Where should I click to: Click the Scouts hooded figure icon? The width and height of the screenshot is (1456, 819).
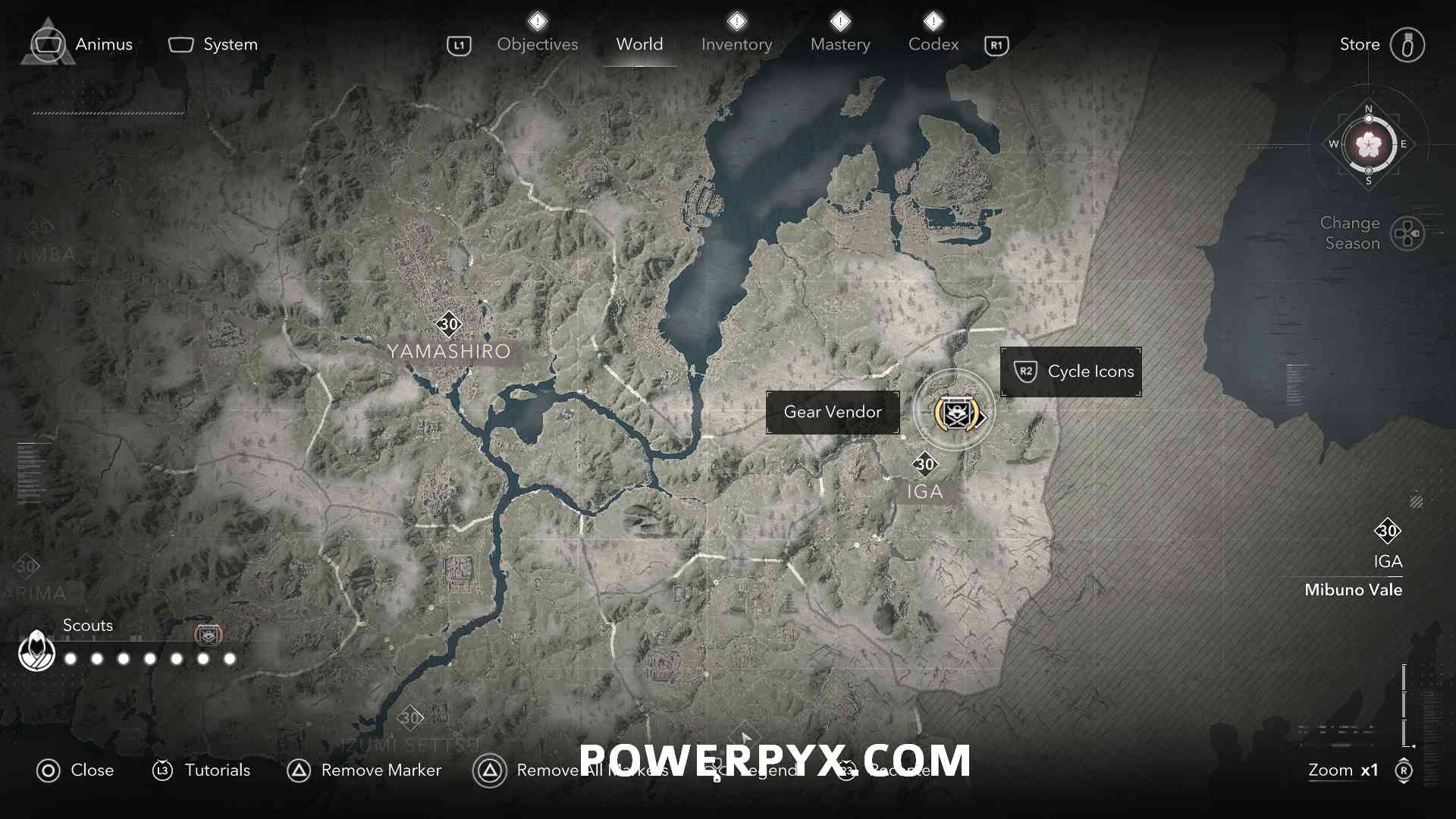pyautogui.click(x=36, y=651)
